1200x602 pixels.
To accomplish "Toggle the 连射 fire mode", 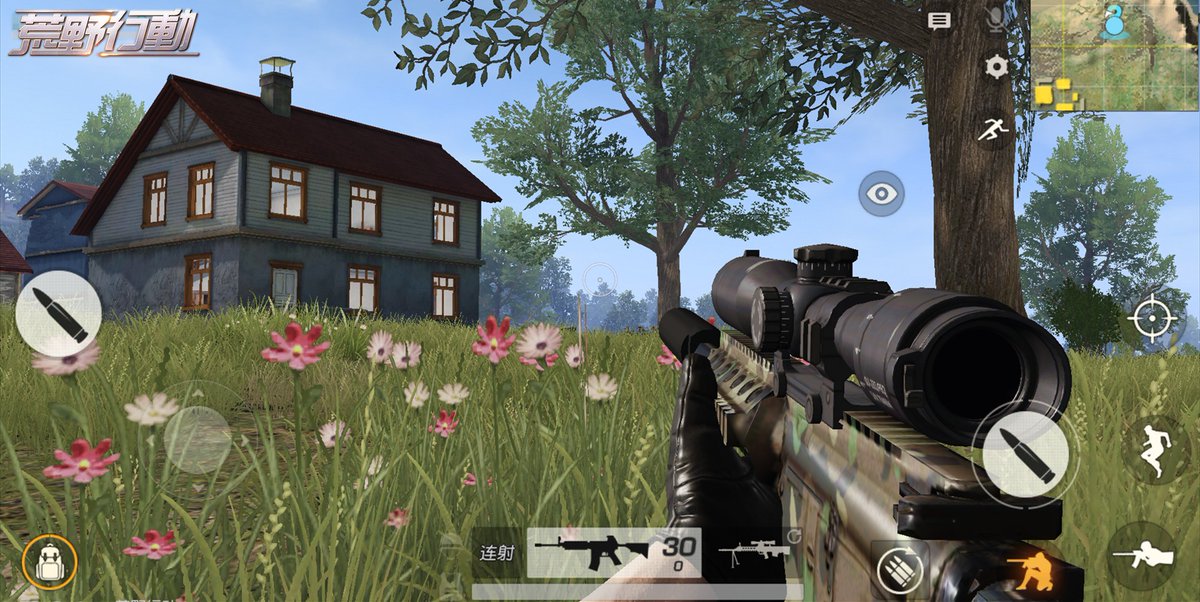I will coord(497,551).
